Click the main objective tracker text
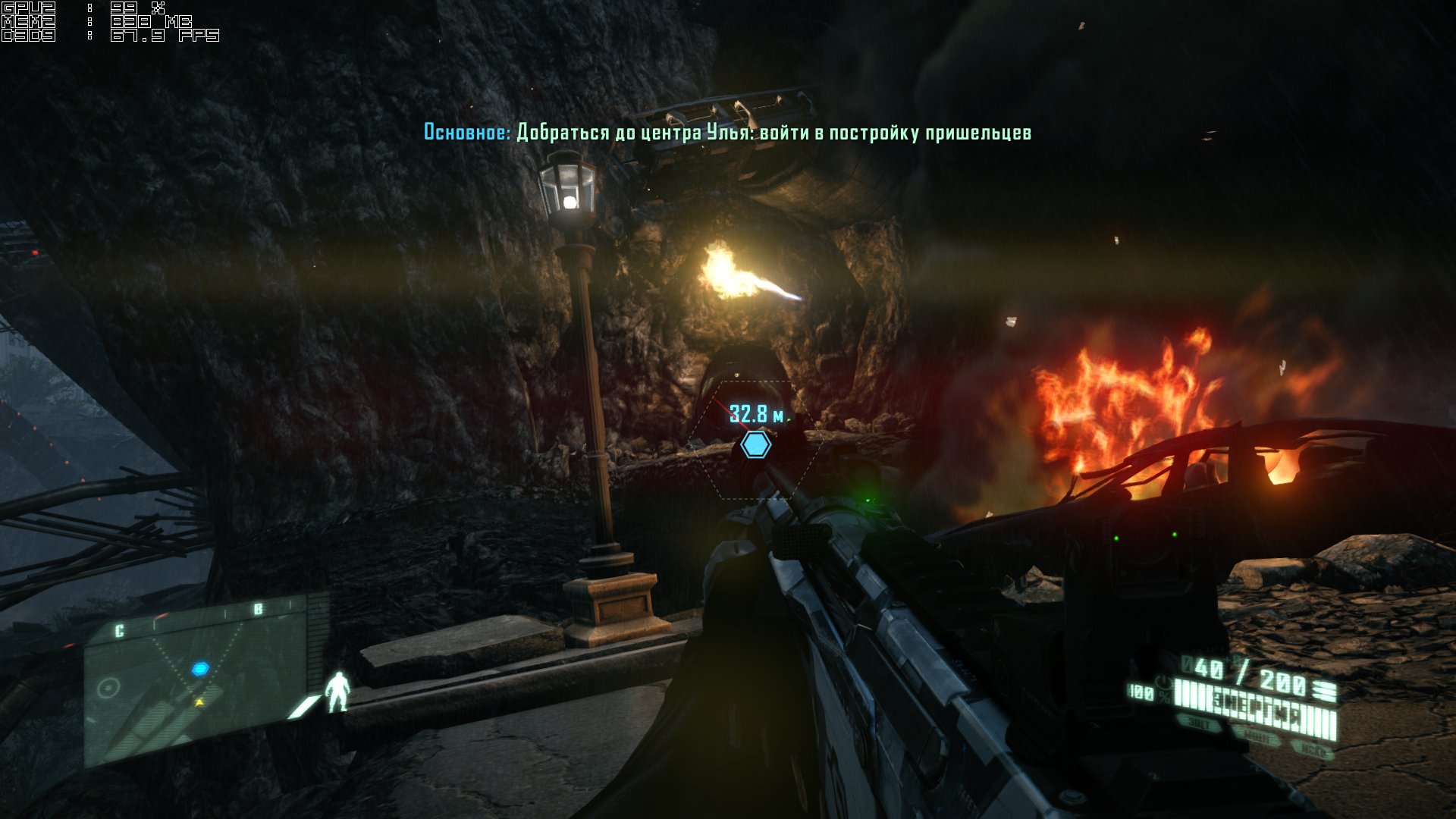This screenshot has height=819, width=1456. [727, 133]
